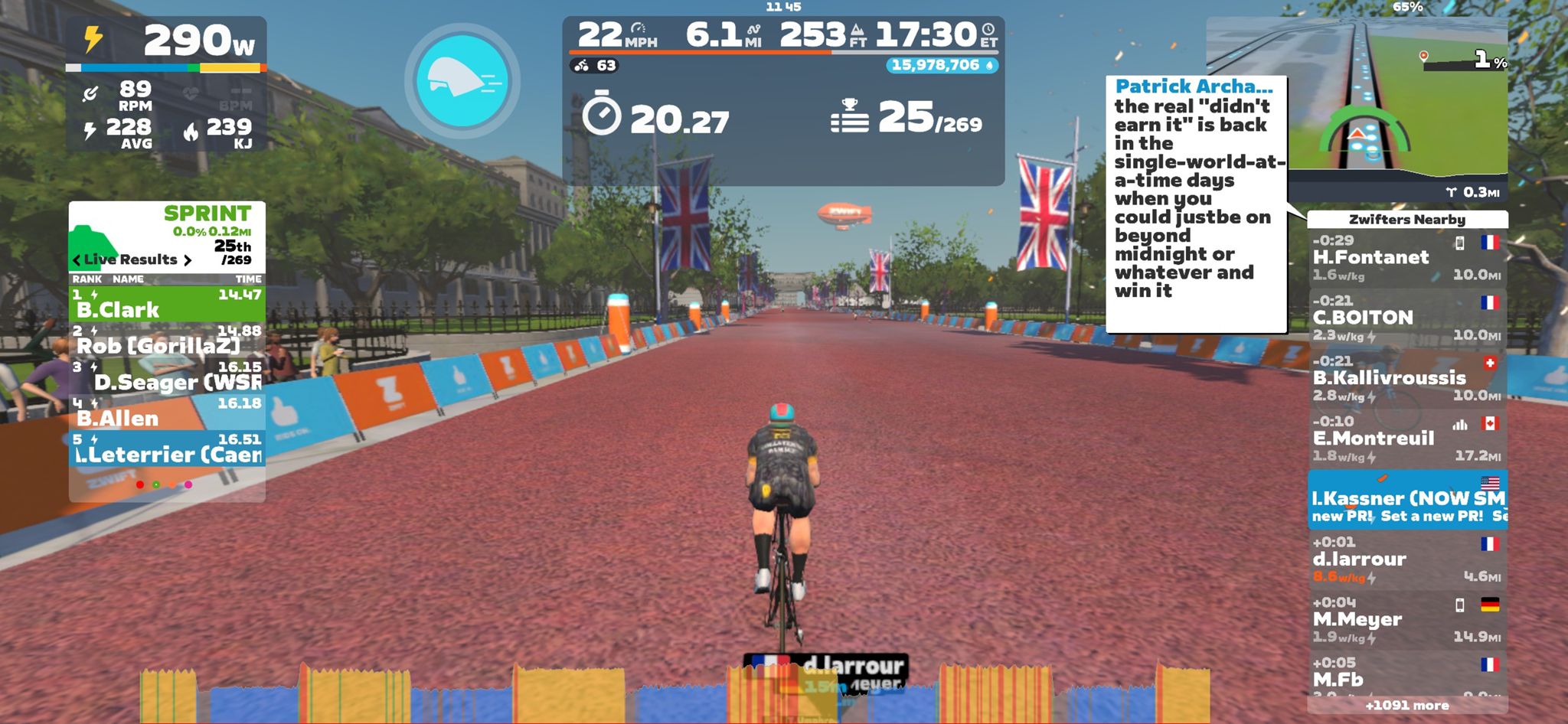Select B.Clark in sprint results
The image size is (1568, 724).
pos(167,303)
